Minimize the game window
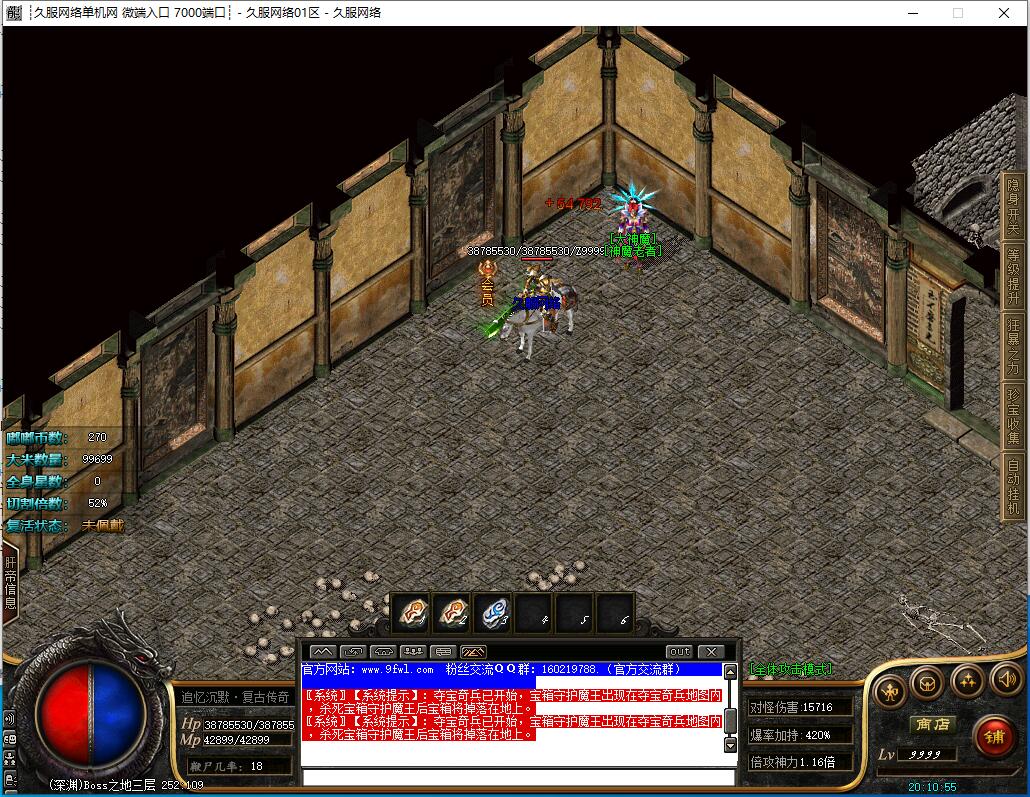This screenshot has width=1030, height=797. tap(911, 13)
